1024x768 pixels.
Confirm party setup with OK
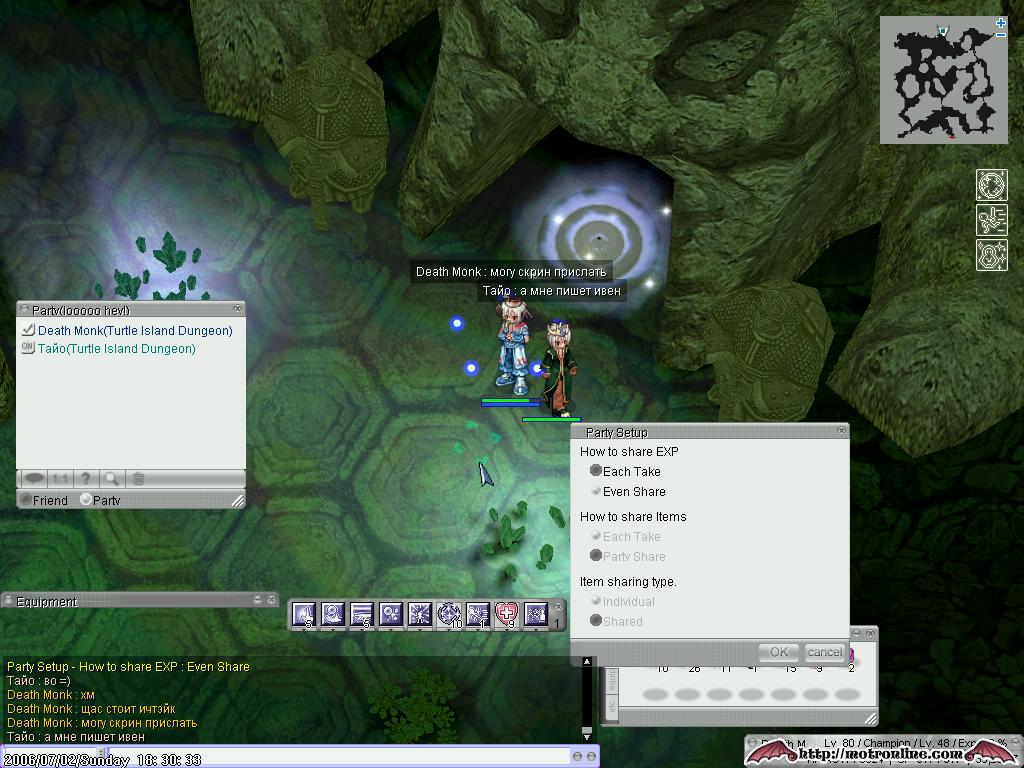click(779, 652)
